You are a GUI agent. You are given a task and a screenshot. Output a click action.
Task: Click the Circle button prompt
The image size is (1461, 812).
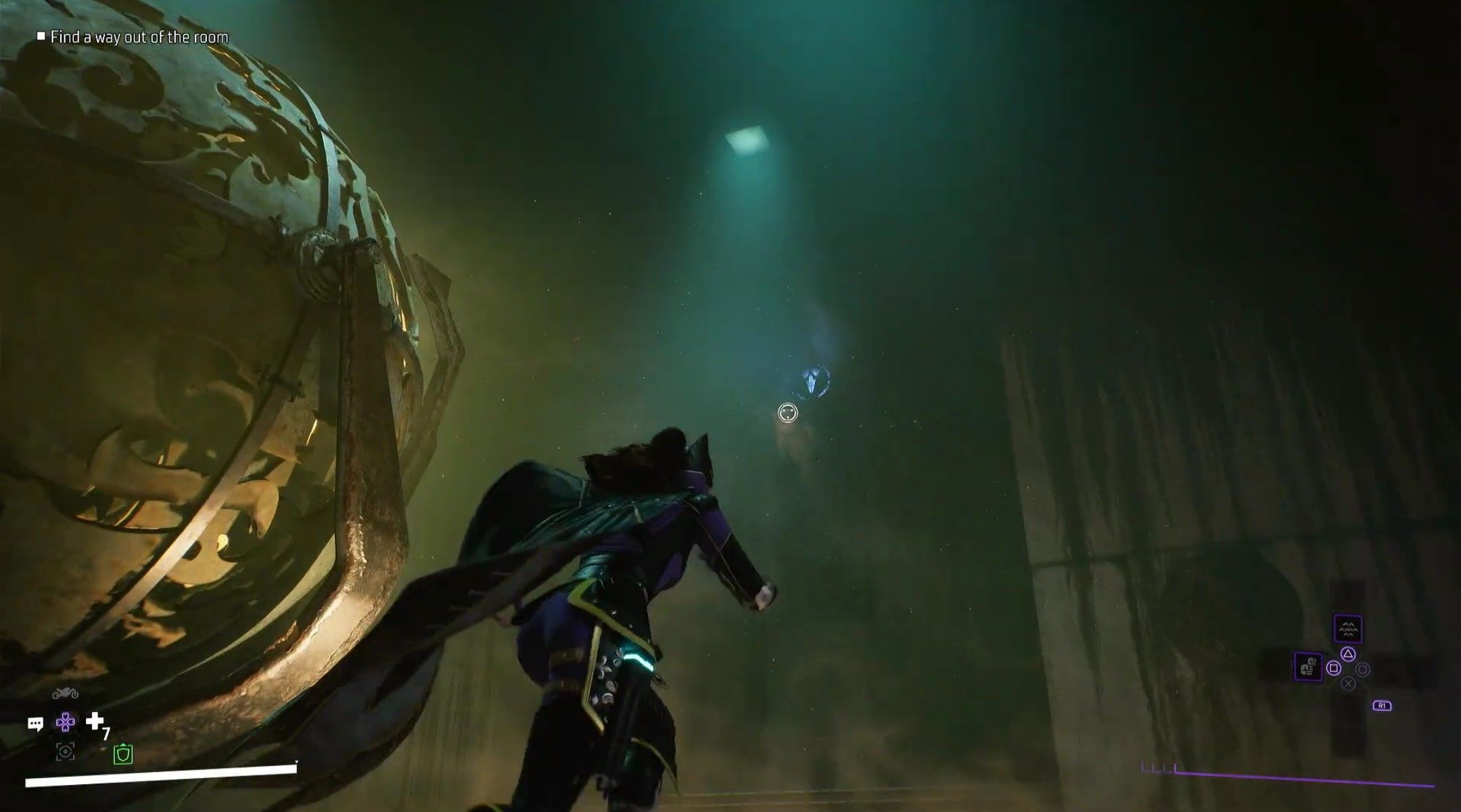pyautogui.click(x=1363, y=671)
